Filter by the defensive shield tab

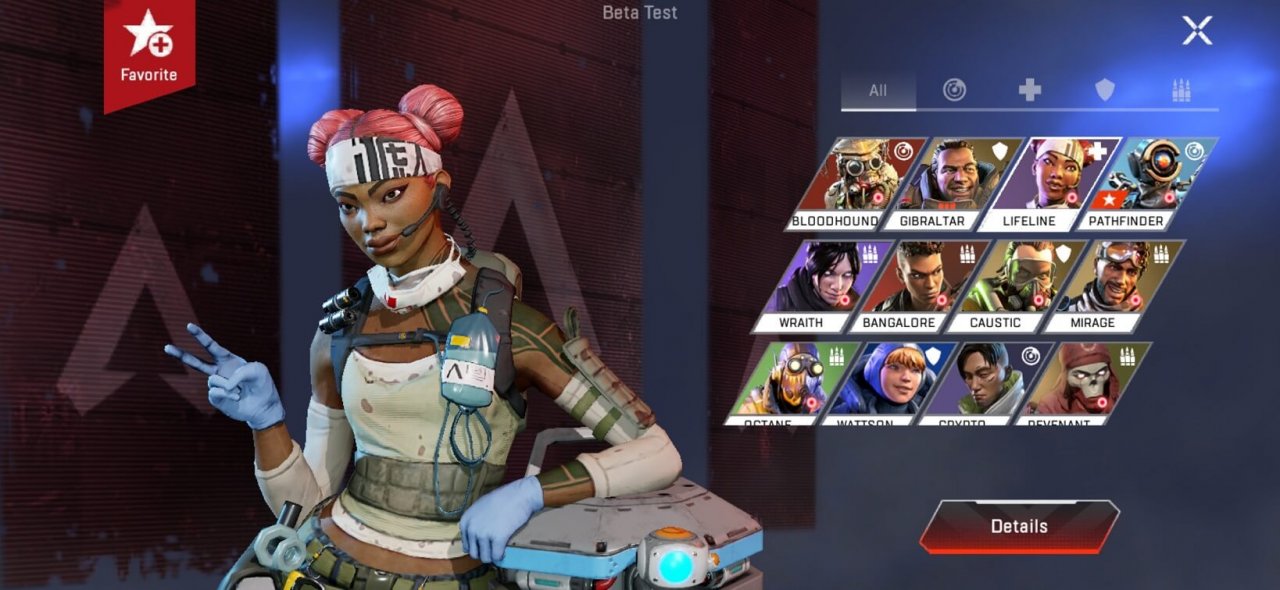1105,90
